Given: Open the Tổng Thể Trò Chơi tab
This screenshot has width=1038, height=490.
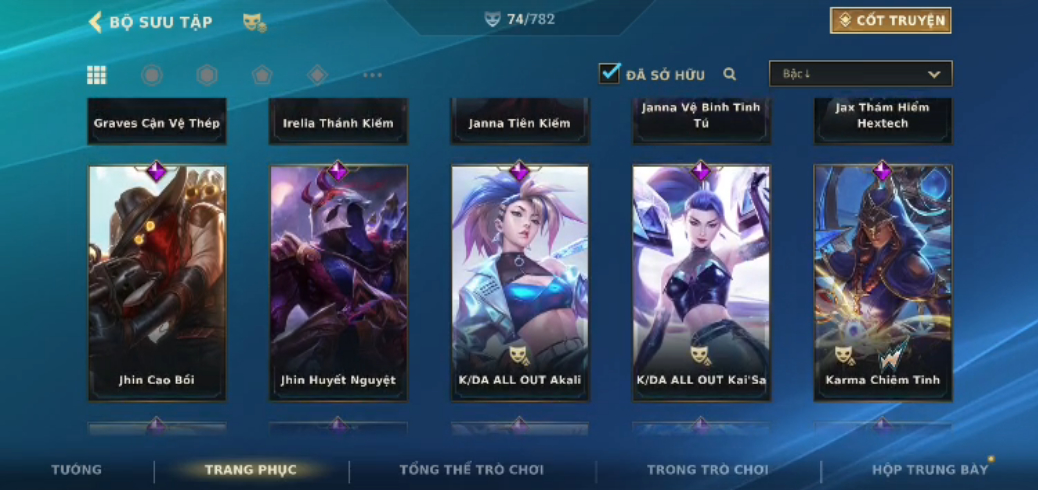Looking at the screenshot, I should (x=471, y=470).
